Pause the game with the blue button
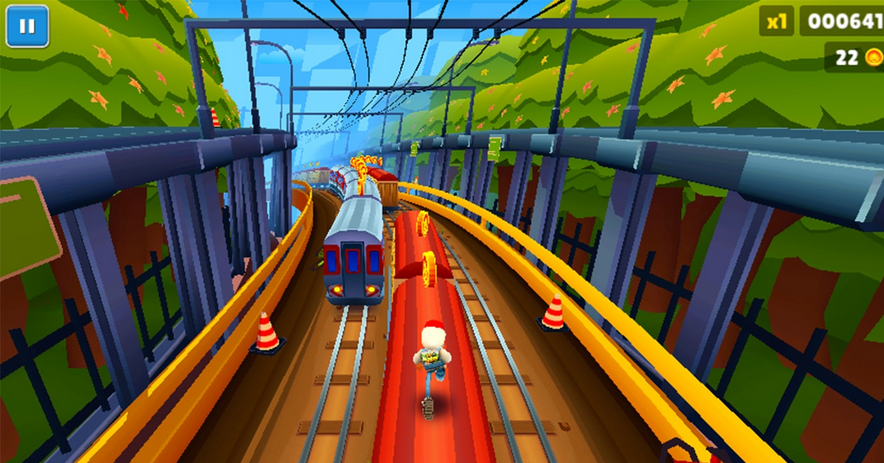Image resolution: width=884 pixels, height=463 pixels. [x=27, y=27]
